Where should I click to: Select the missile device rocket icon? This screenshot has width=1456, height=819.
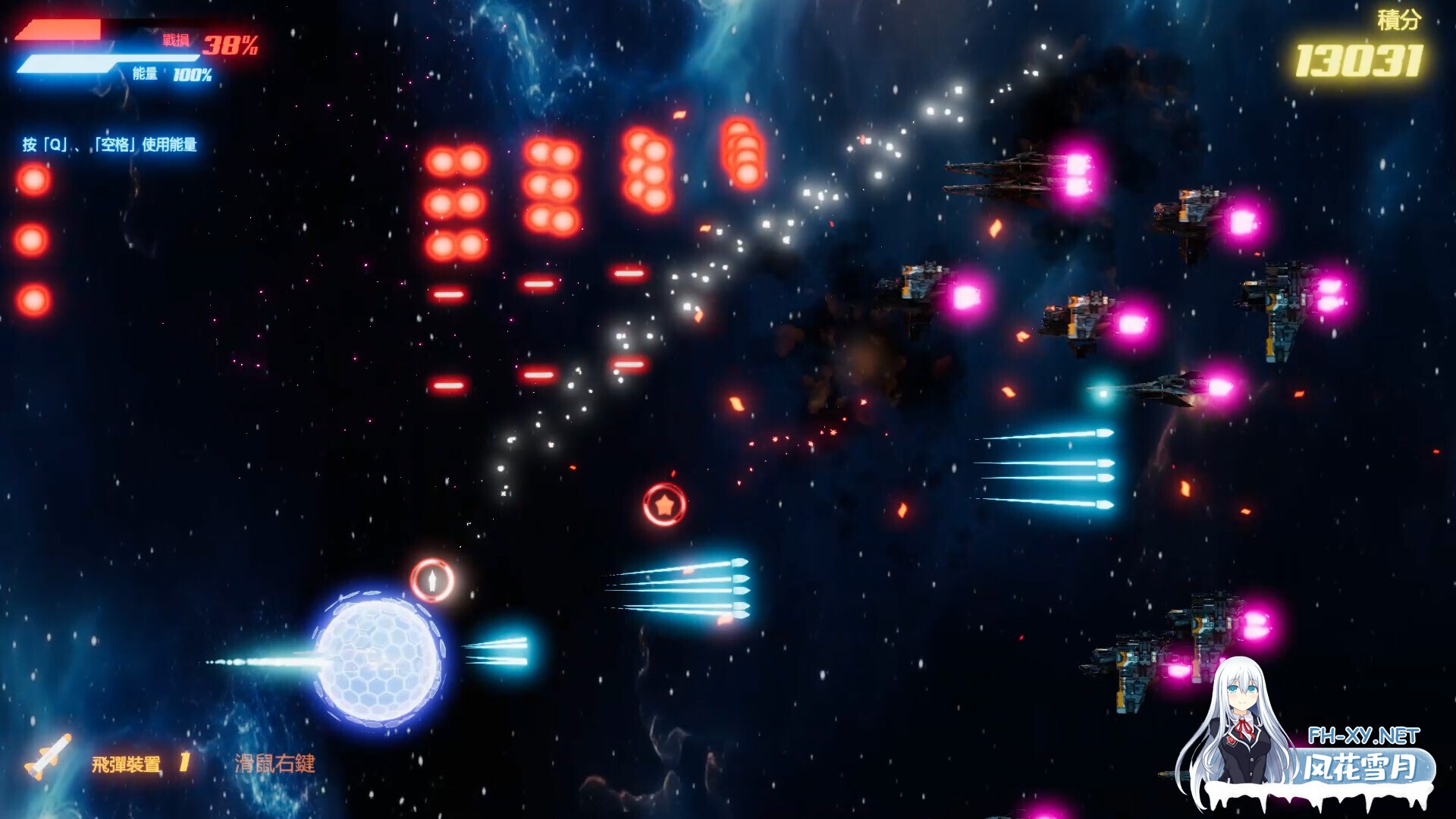point(48,757)
